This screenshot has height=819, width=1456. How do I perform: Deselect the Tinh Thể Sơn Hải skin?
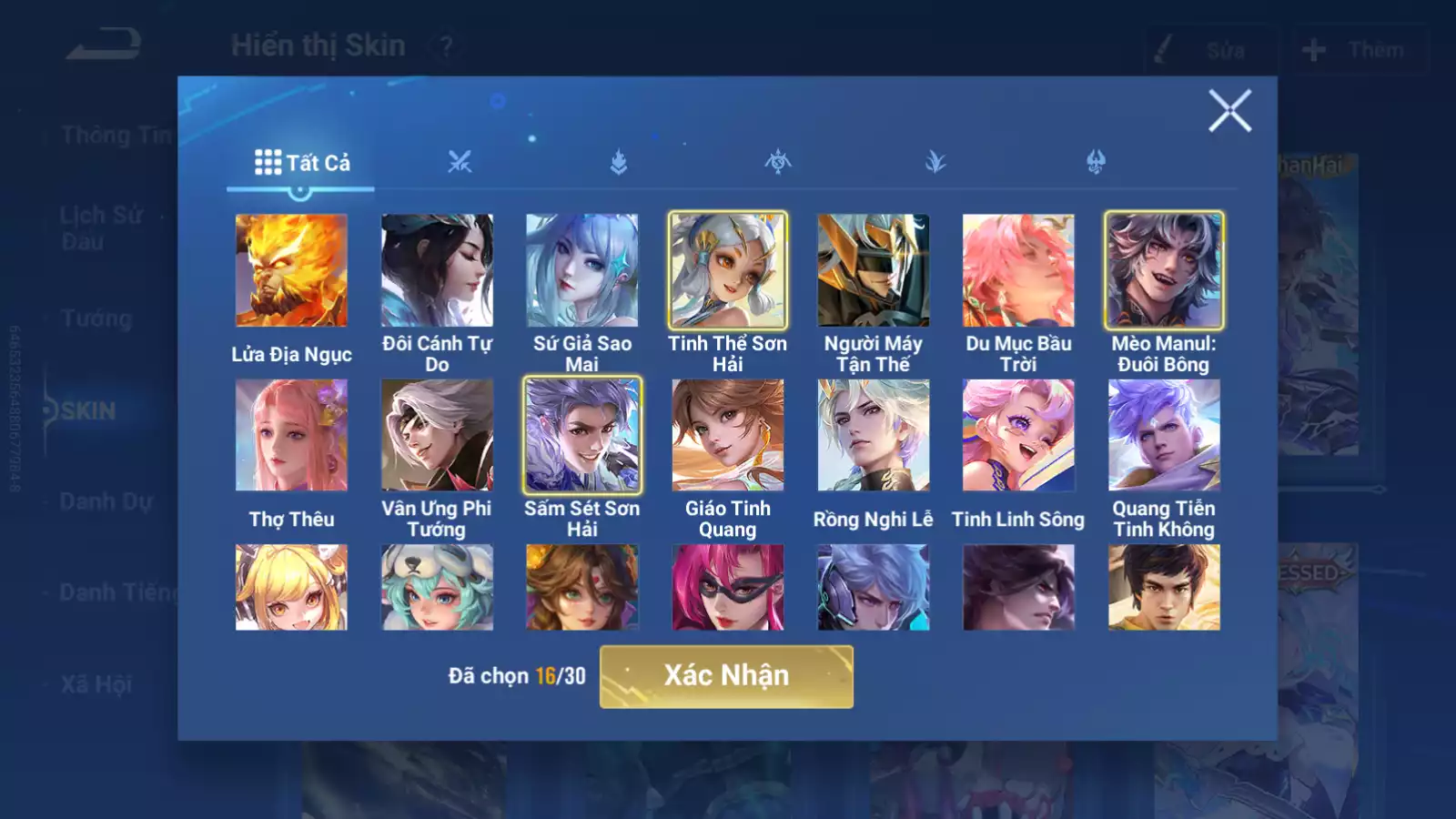(728, 270)
